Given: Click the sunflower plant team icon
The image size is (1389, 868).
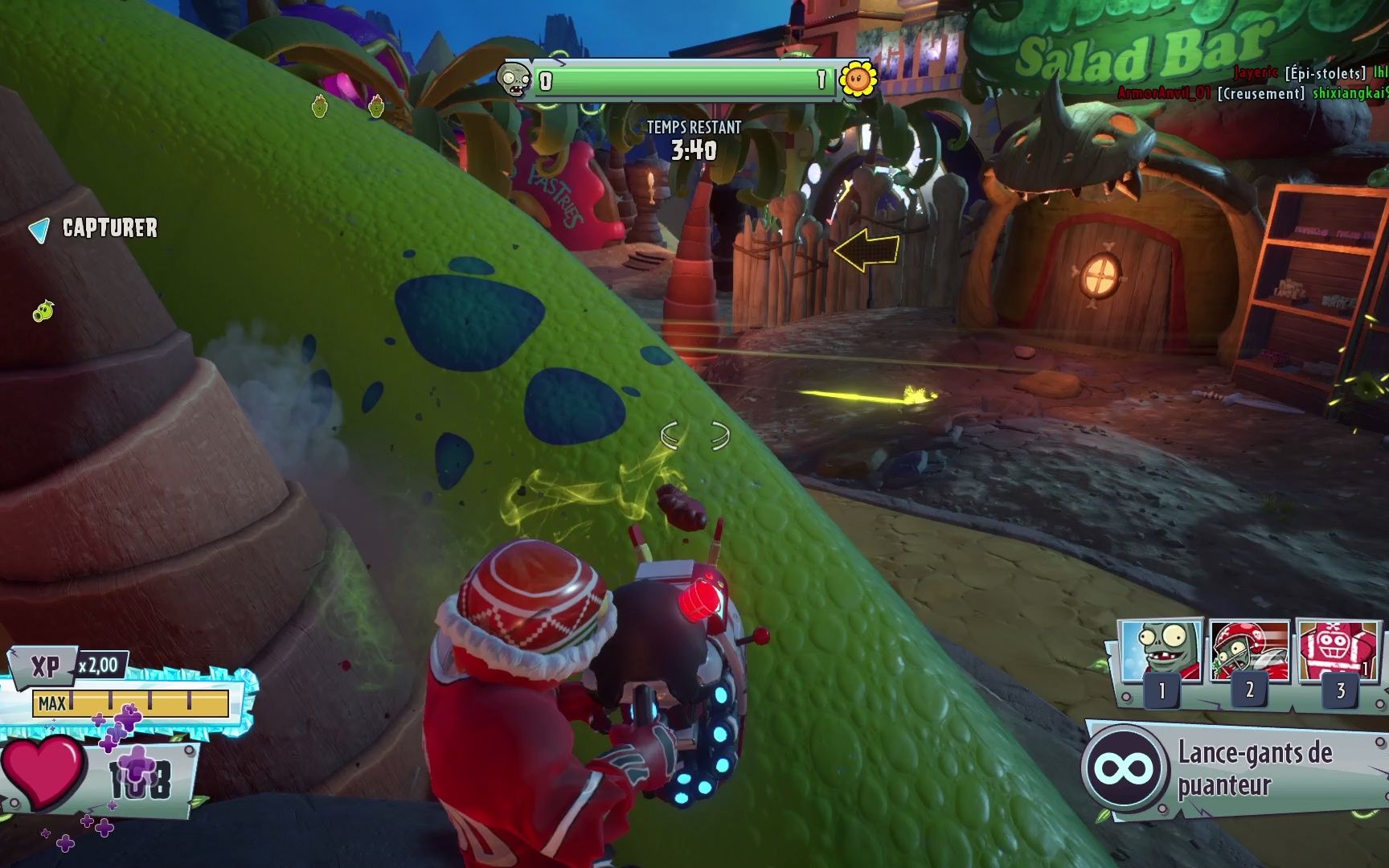Looking at the screenshot, I should [857, 79].
